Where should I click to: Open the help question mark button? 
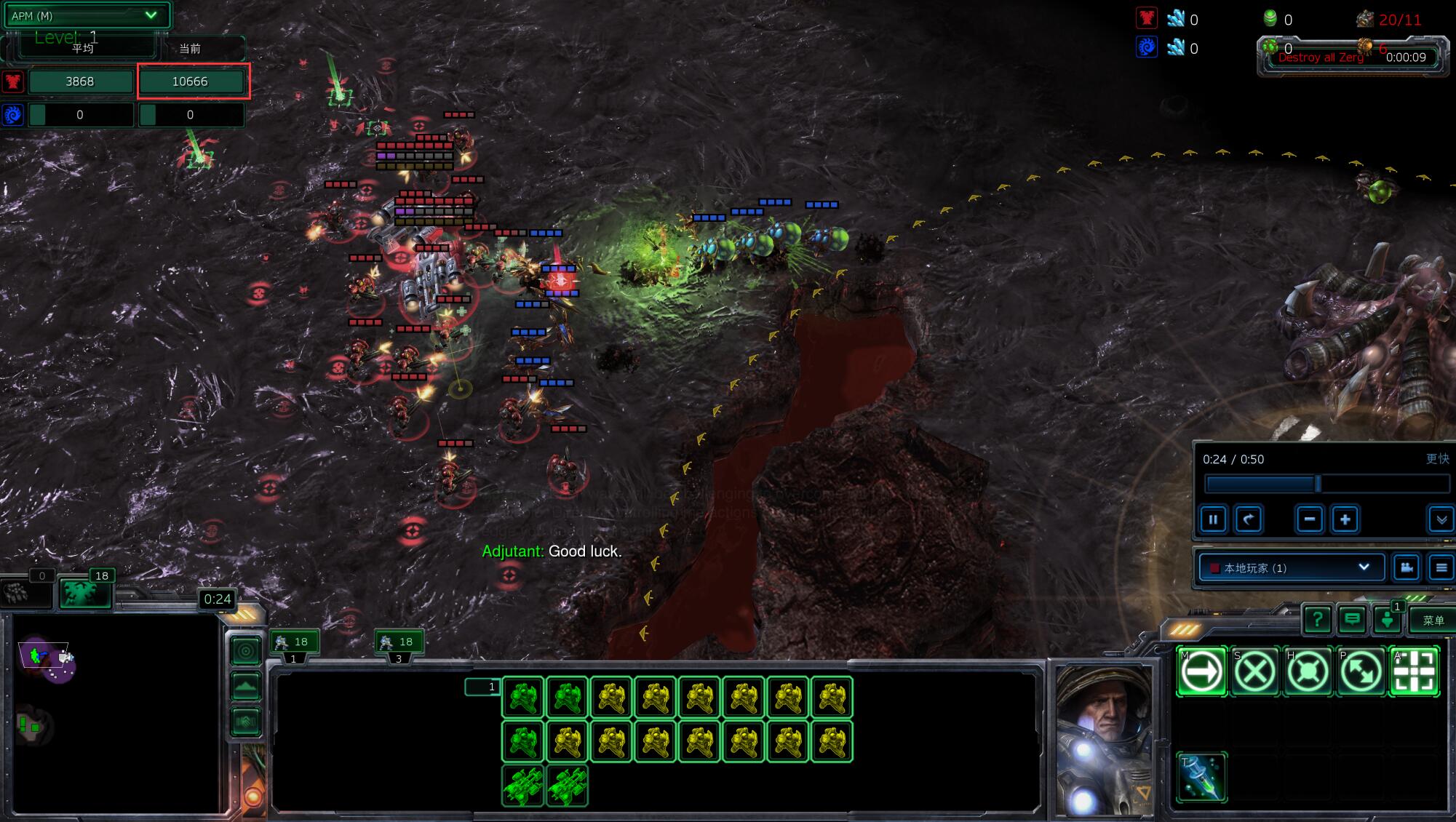[1317, 620]
